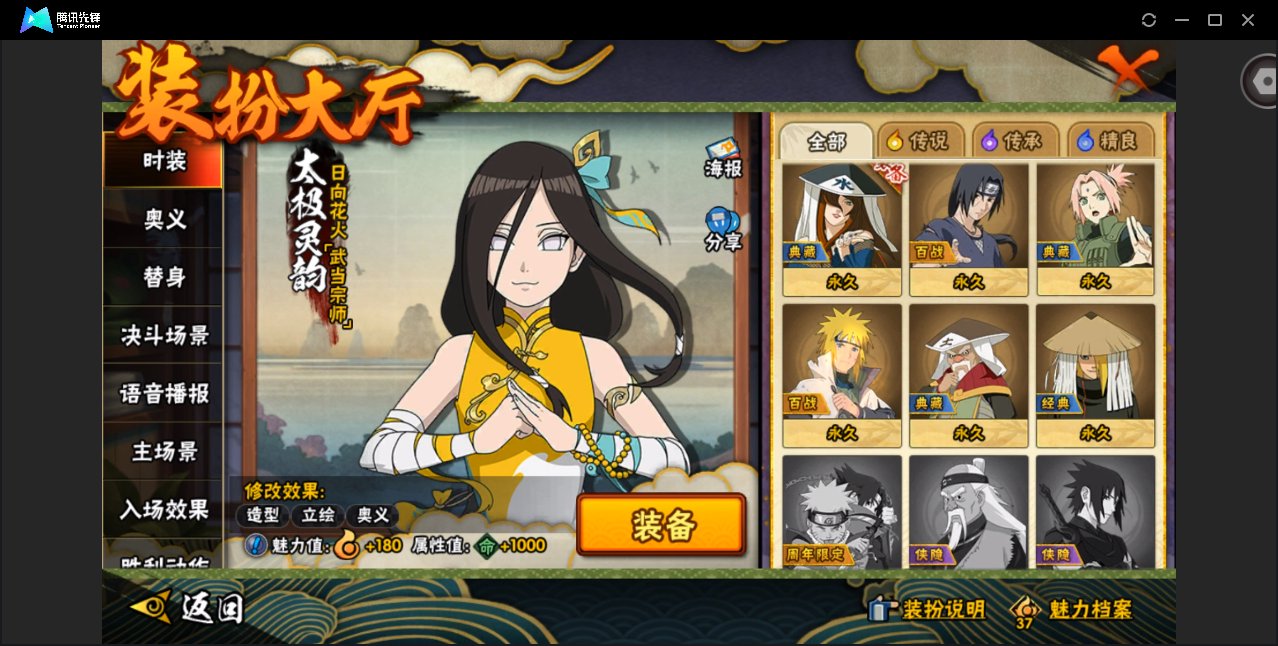Select the 时装 costume menu entry
This screenshot has height=646, width=1278.
(163, 160)
